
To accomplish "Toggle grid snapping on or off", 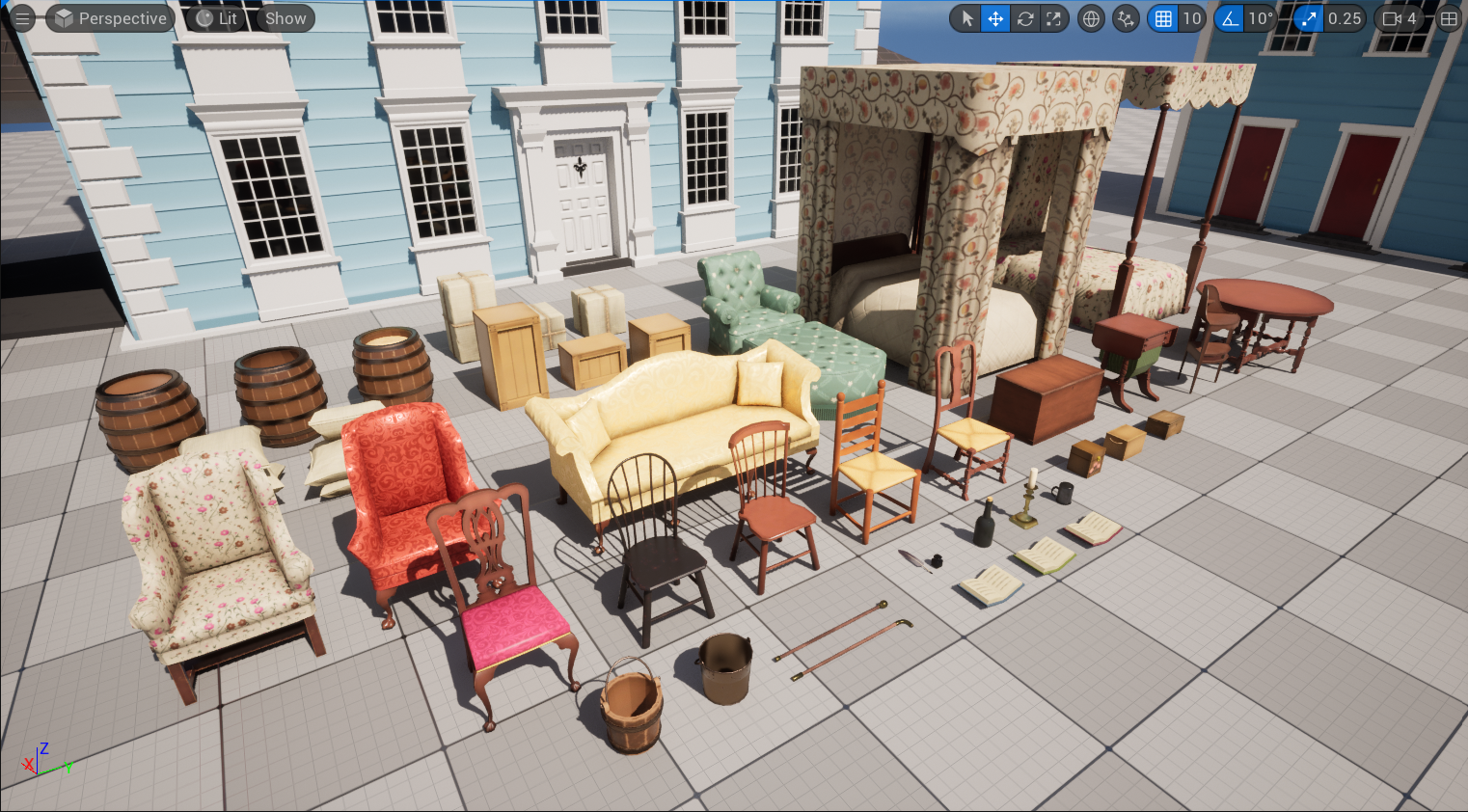I will (1163, 18).
